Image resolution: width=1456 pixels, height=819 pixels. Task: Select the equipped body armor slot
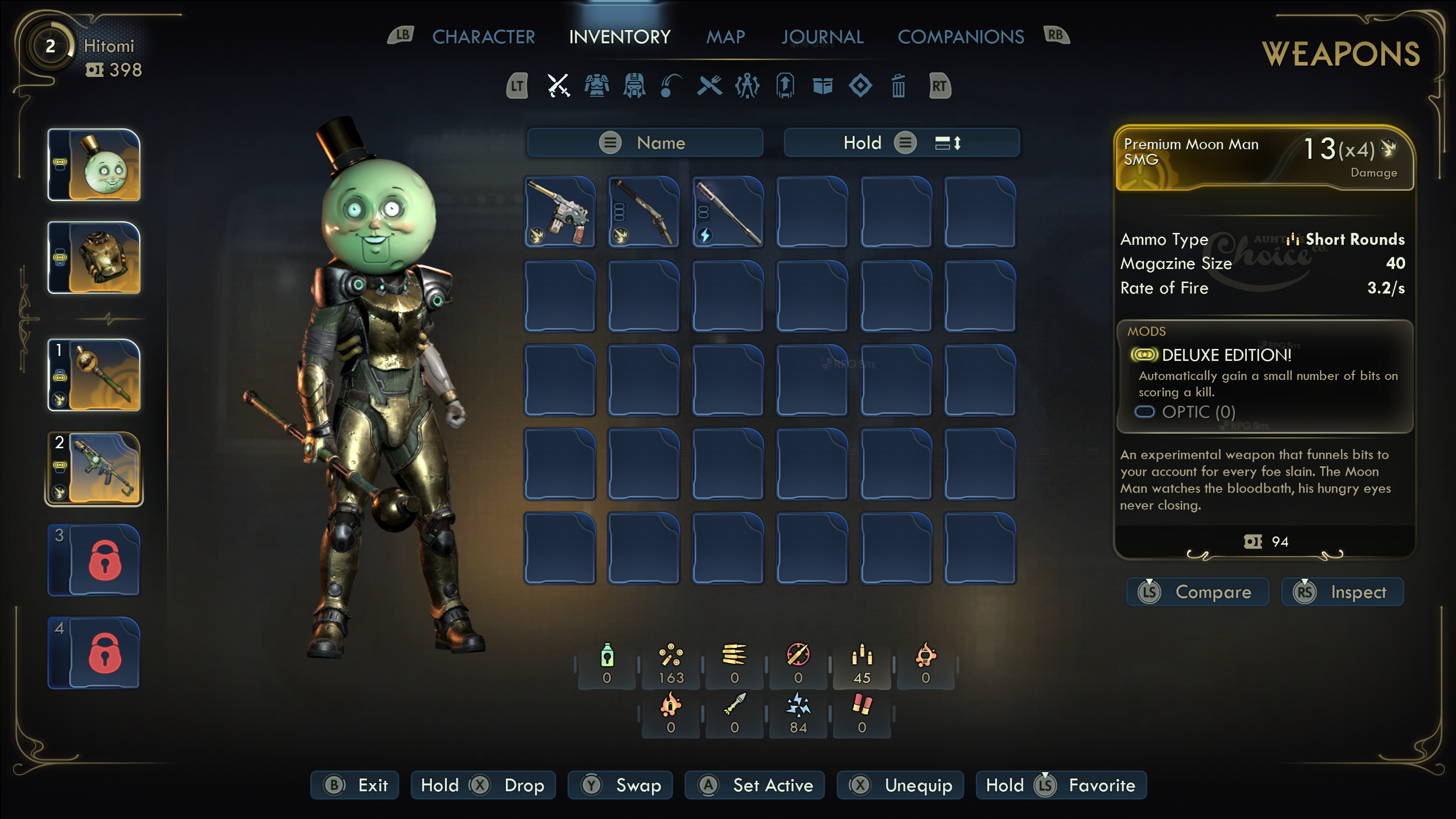[x=94, y=258]
